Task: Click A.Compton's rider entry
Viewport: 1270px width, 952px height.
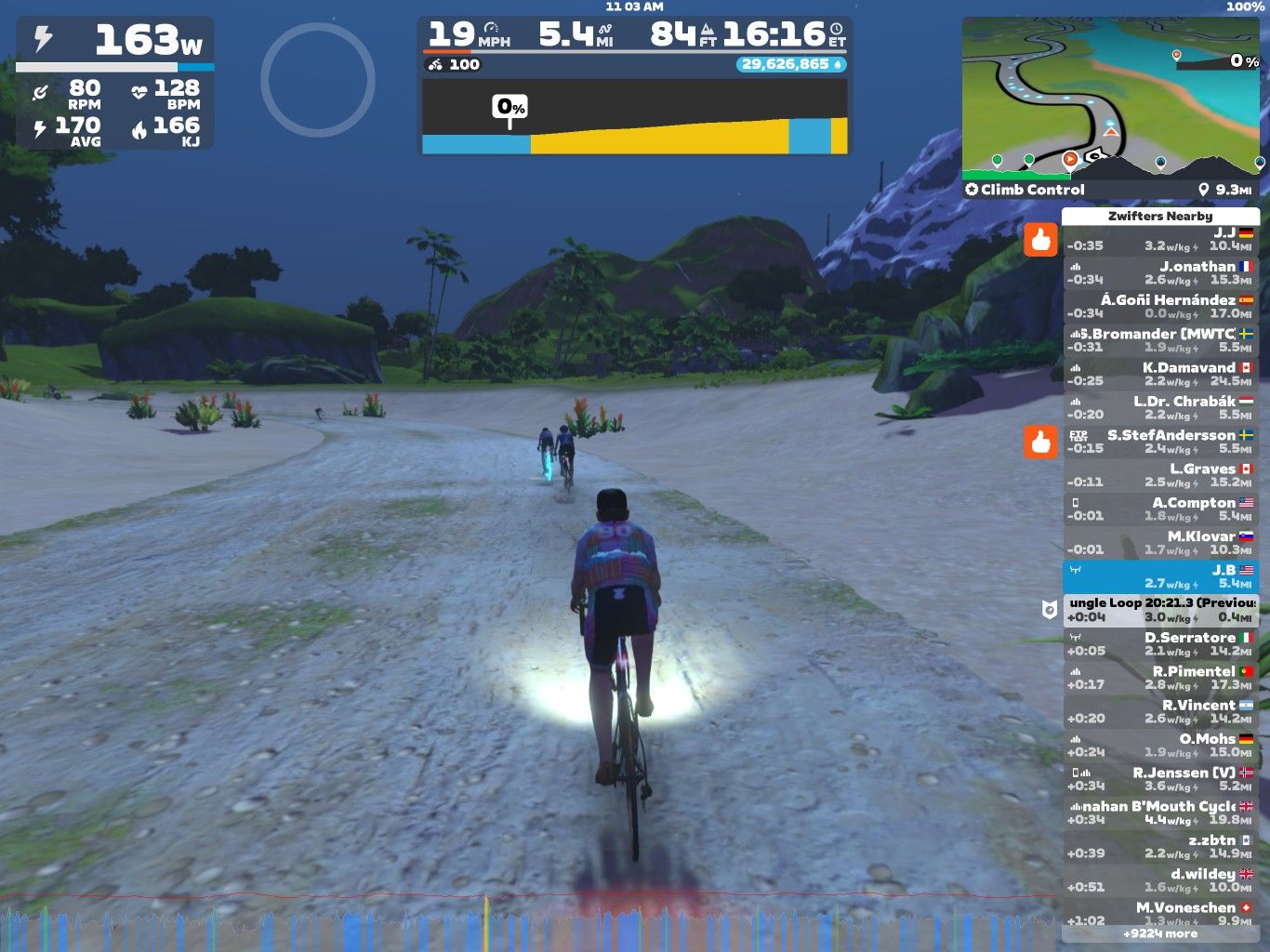Action: click(x=1160, y=509)
